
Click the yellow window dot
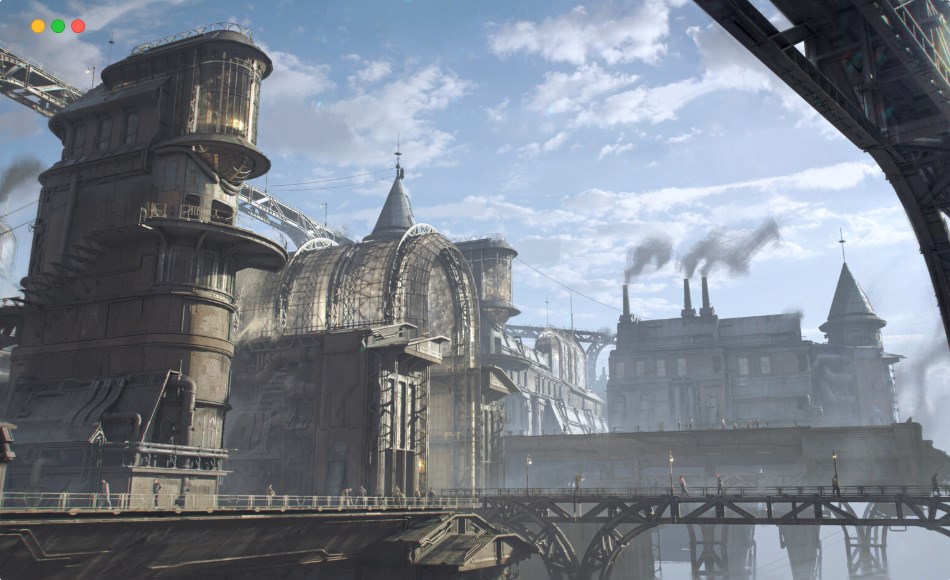click(x=38, y=26)
